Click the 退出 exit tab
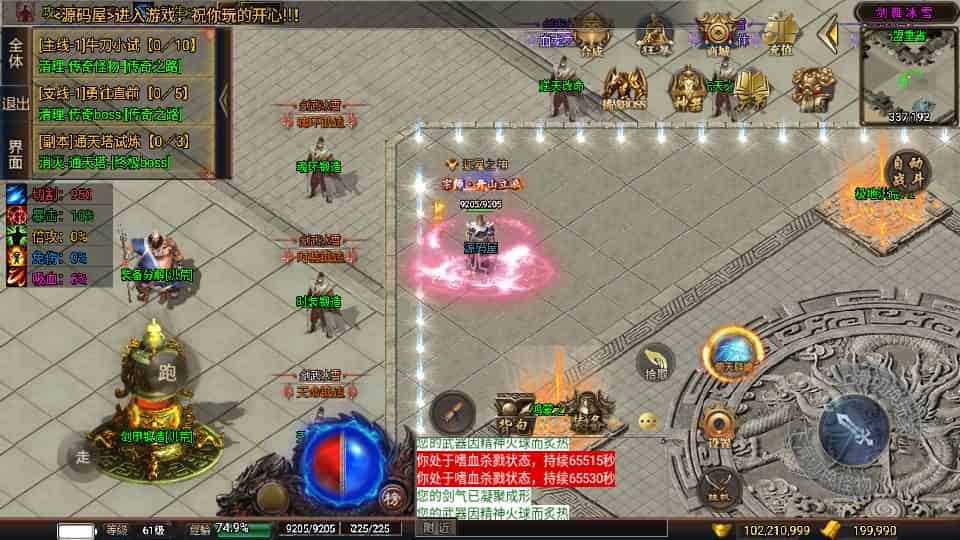 (x=16, y=103)
